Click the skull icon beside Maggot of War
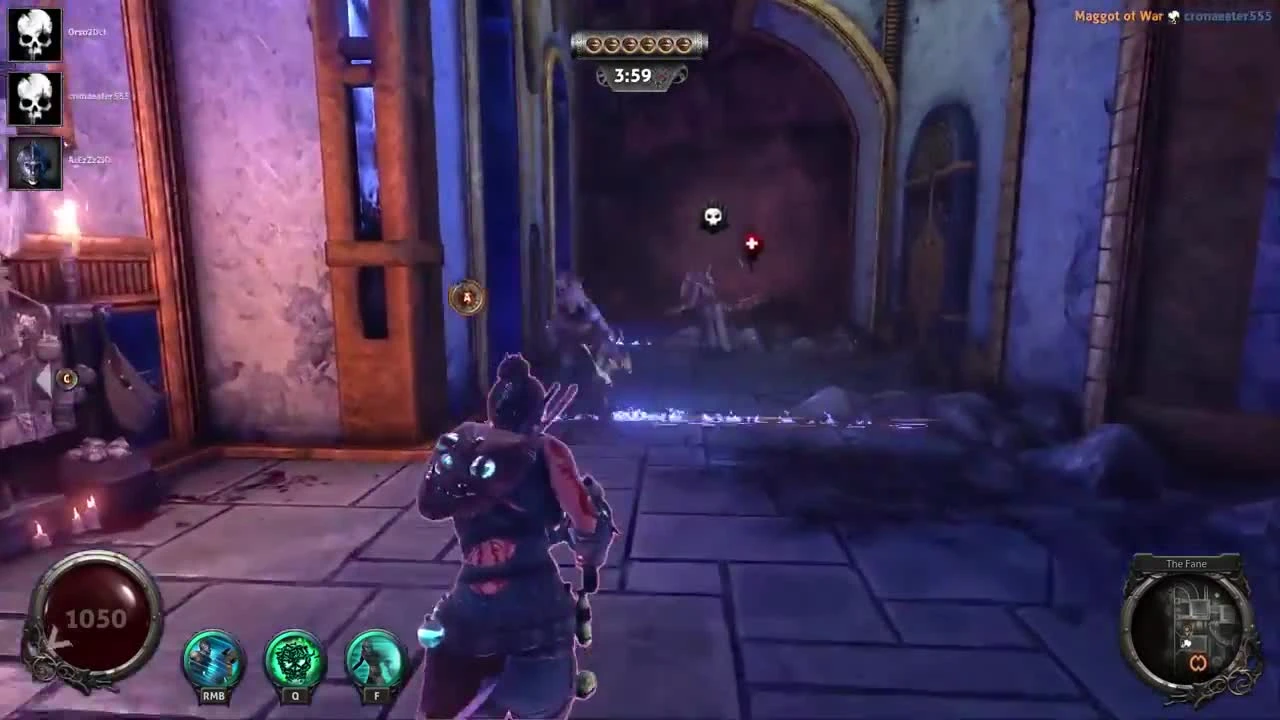This screenshot has height=720, width=1280. point(1172,16)
